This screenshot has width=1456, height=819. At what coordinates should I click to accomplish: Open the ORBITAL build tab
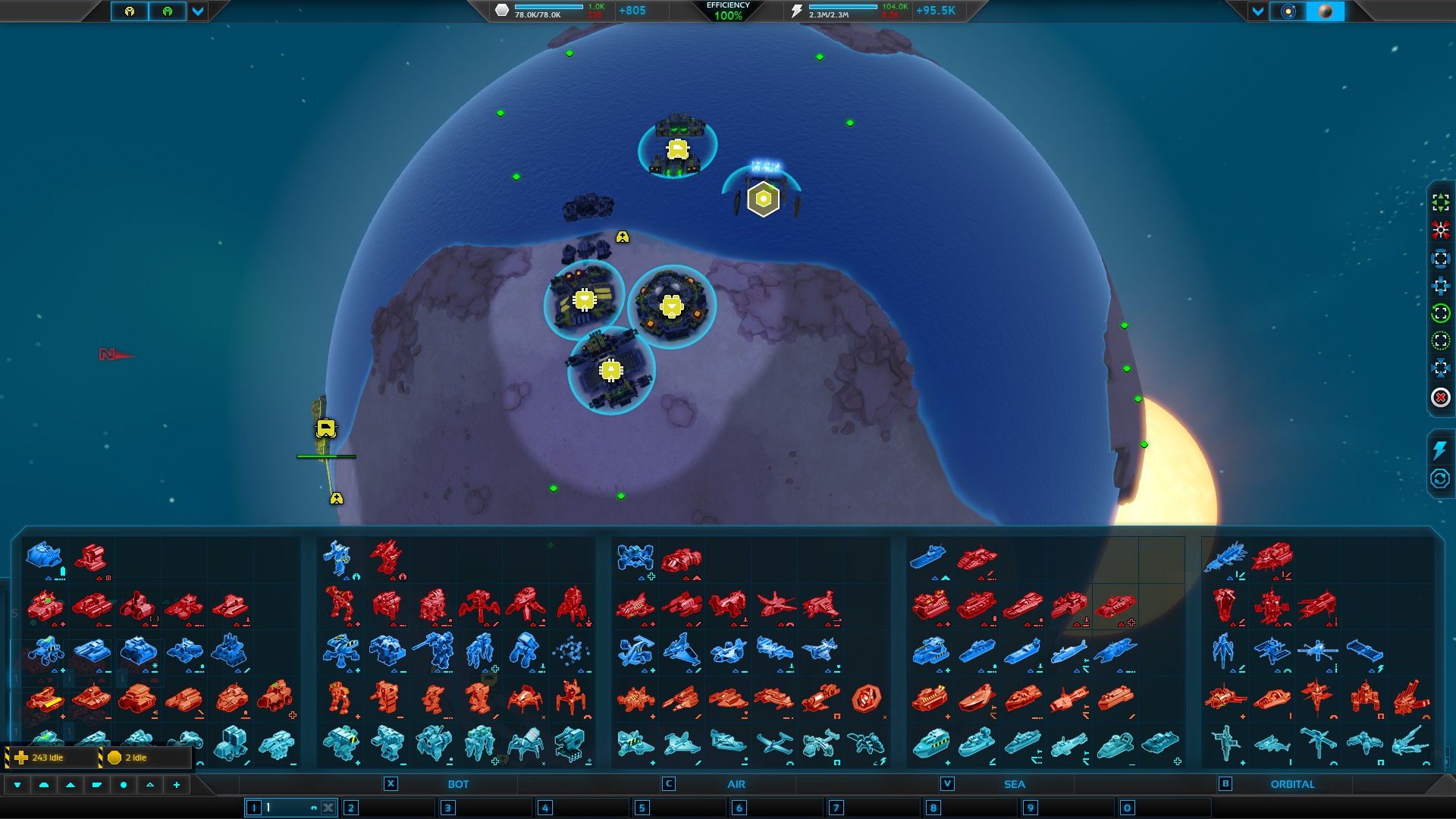pos(1292,784)
